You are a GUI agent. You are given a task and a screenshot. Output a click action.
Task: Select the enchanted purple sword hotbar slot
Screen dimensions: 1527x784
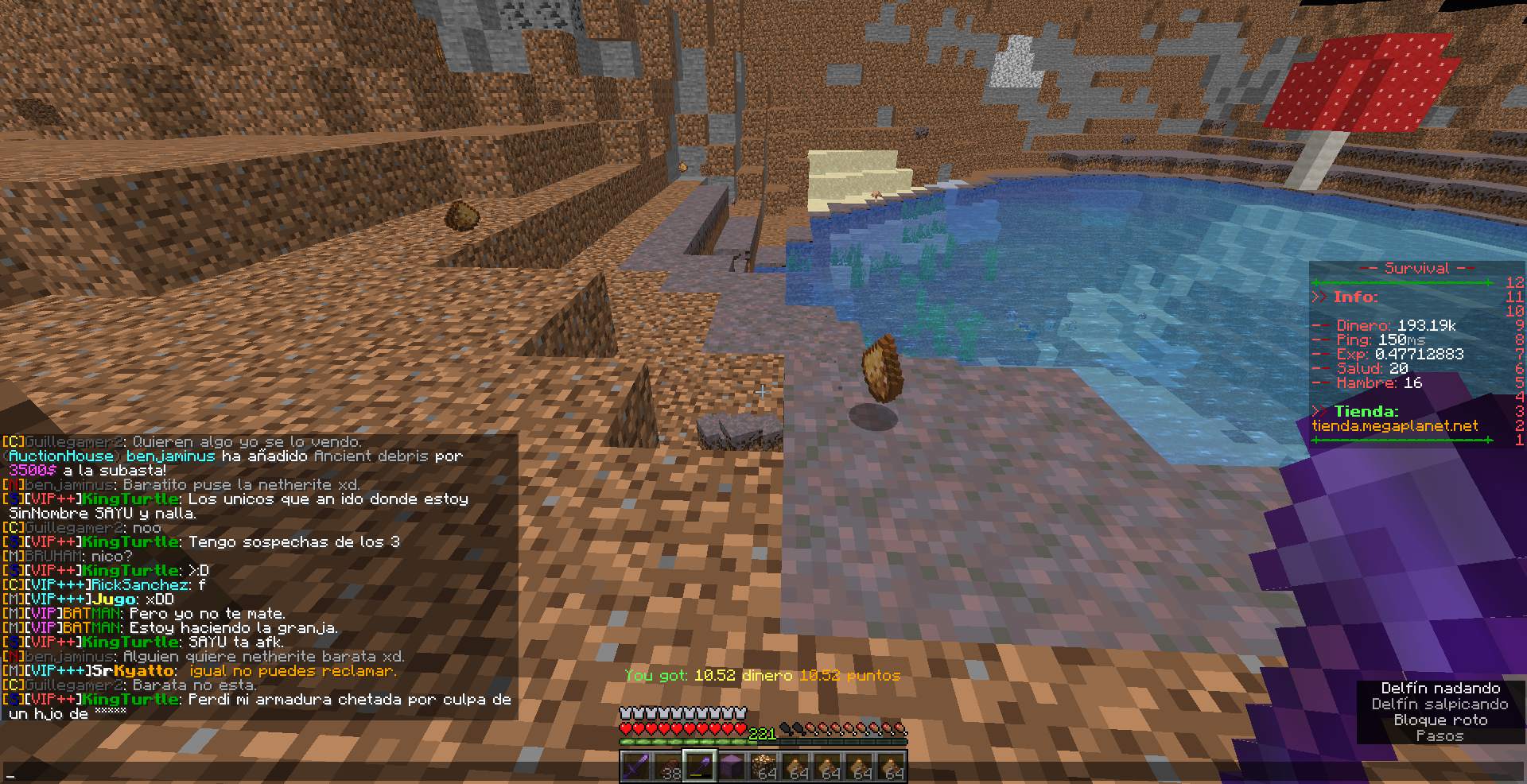tap(635, 767)
